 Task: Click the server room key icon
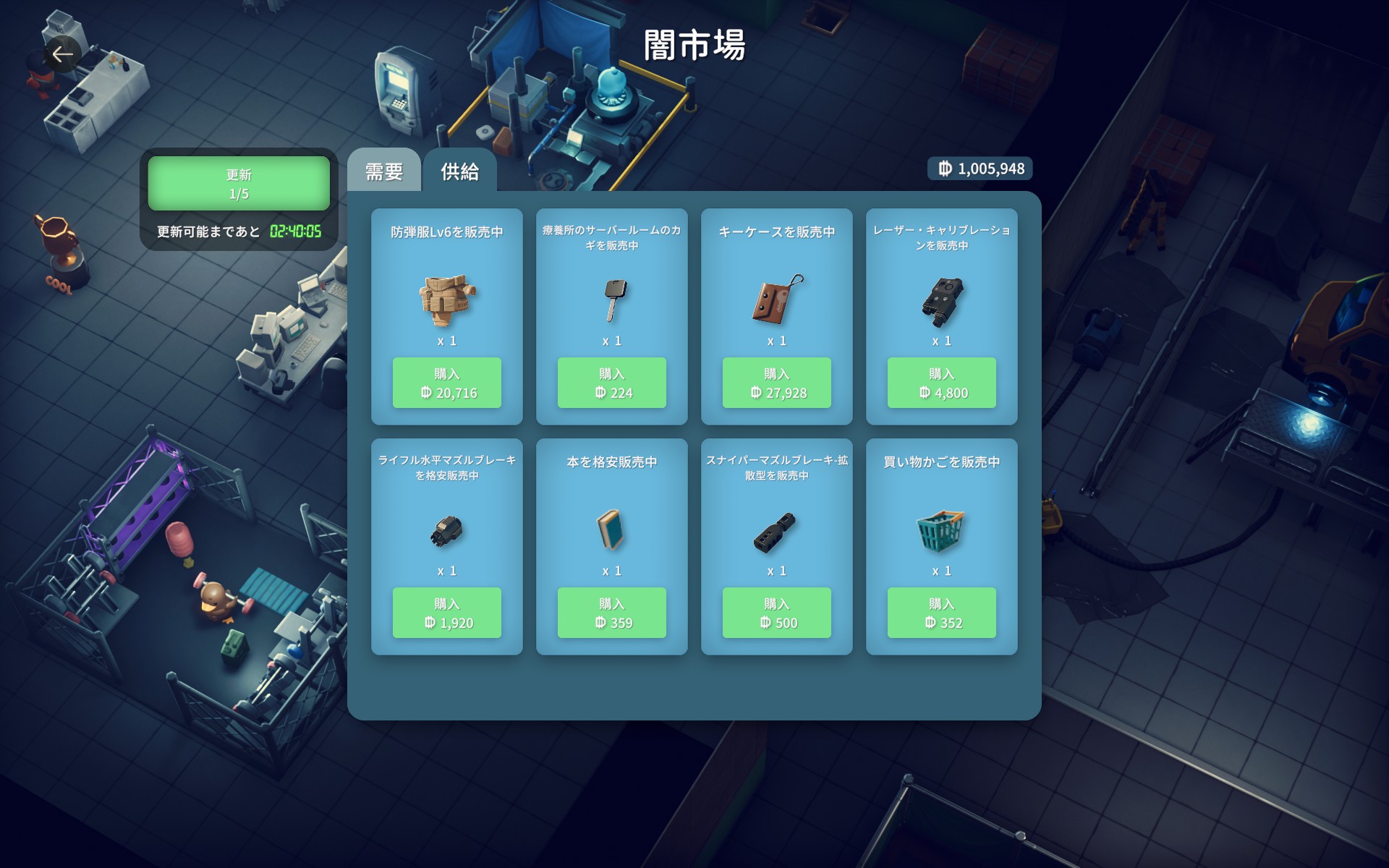[613, 299]
